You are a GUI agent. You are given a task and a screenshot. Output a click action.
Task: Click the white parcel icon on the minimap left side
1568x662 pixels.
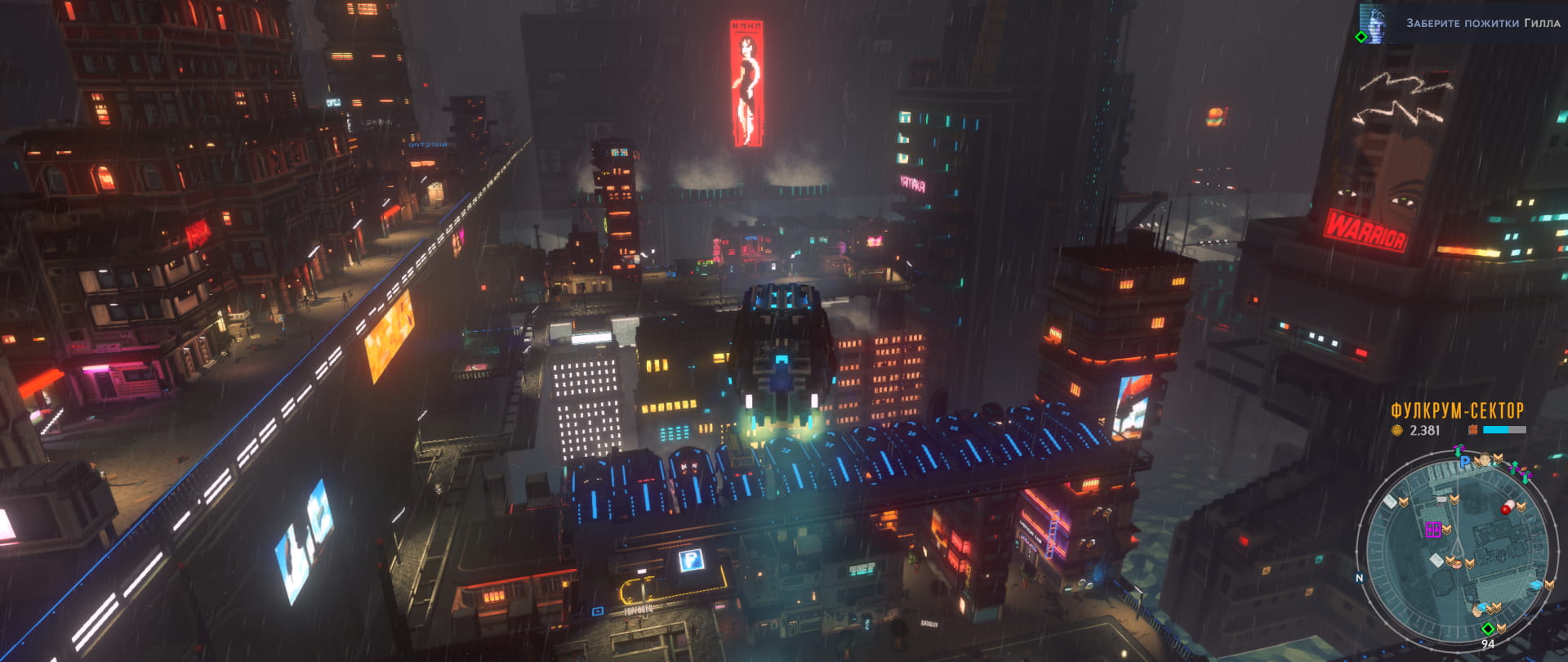1390,503
